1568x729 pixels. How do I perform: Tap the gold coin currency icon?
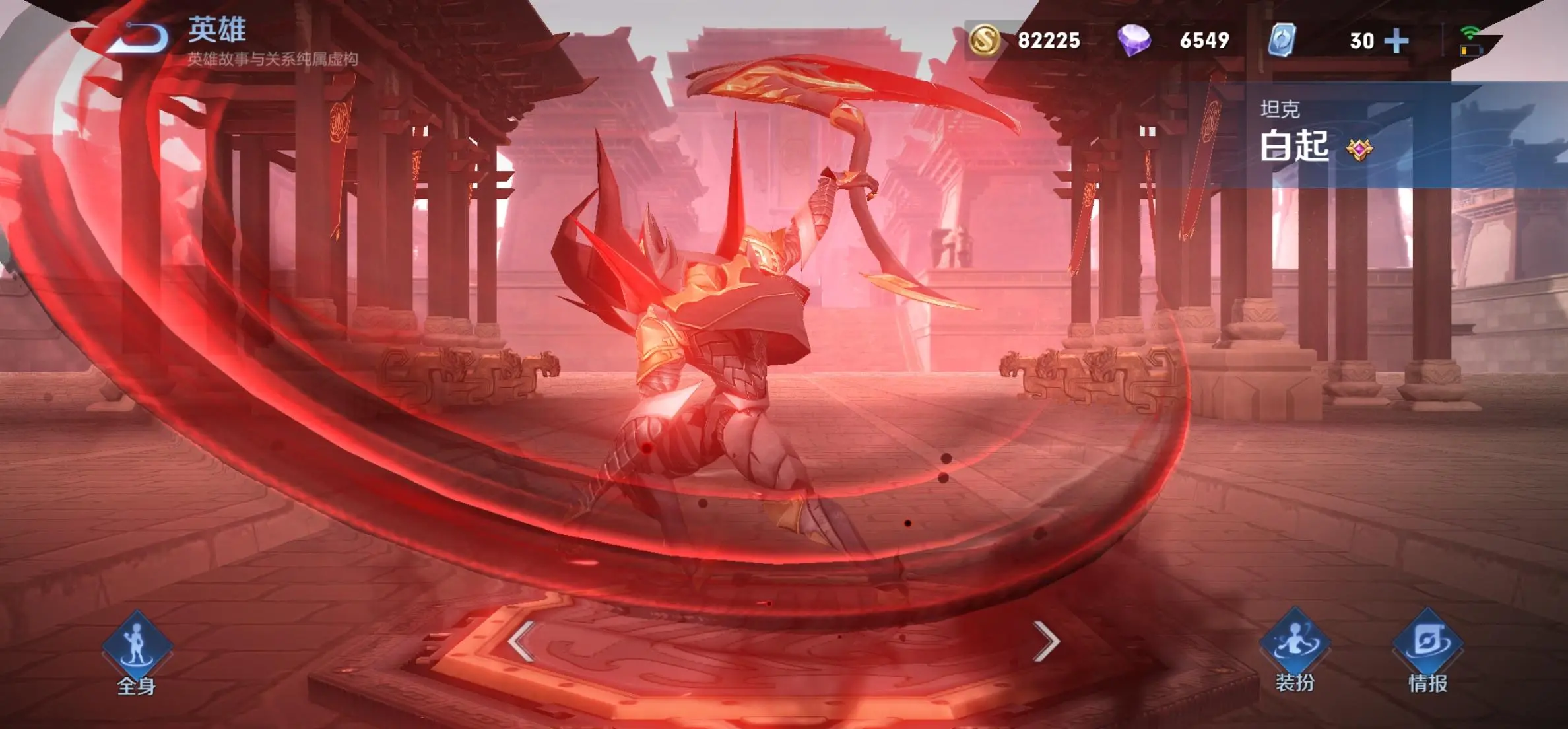coord(984,40)
